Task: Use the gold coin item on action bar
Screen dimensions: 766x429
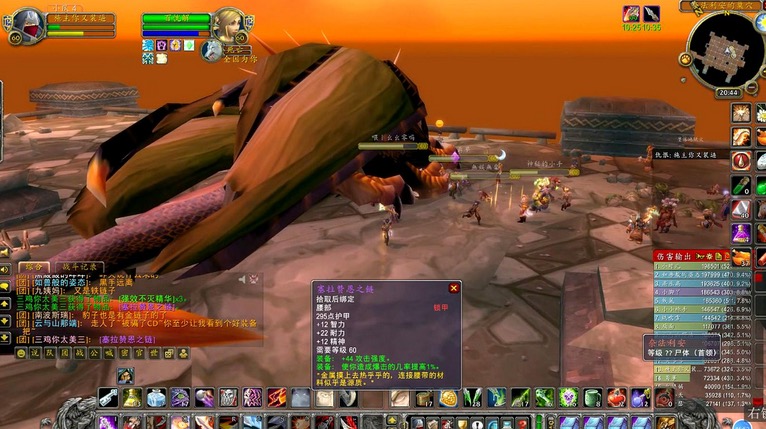Action: [449, 398]
